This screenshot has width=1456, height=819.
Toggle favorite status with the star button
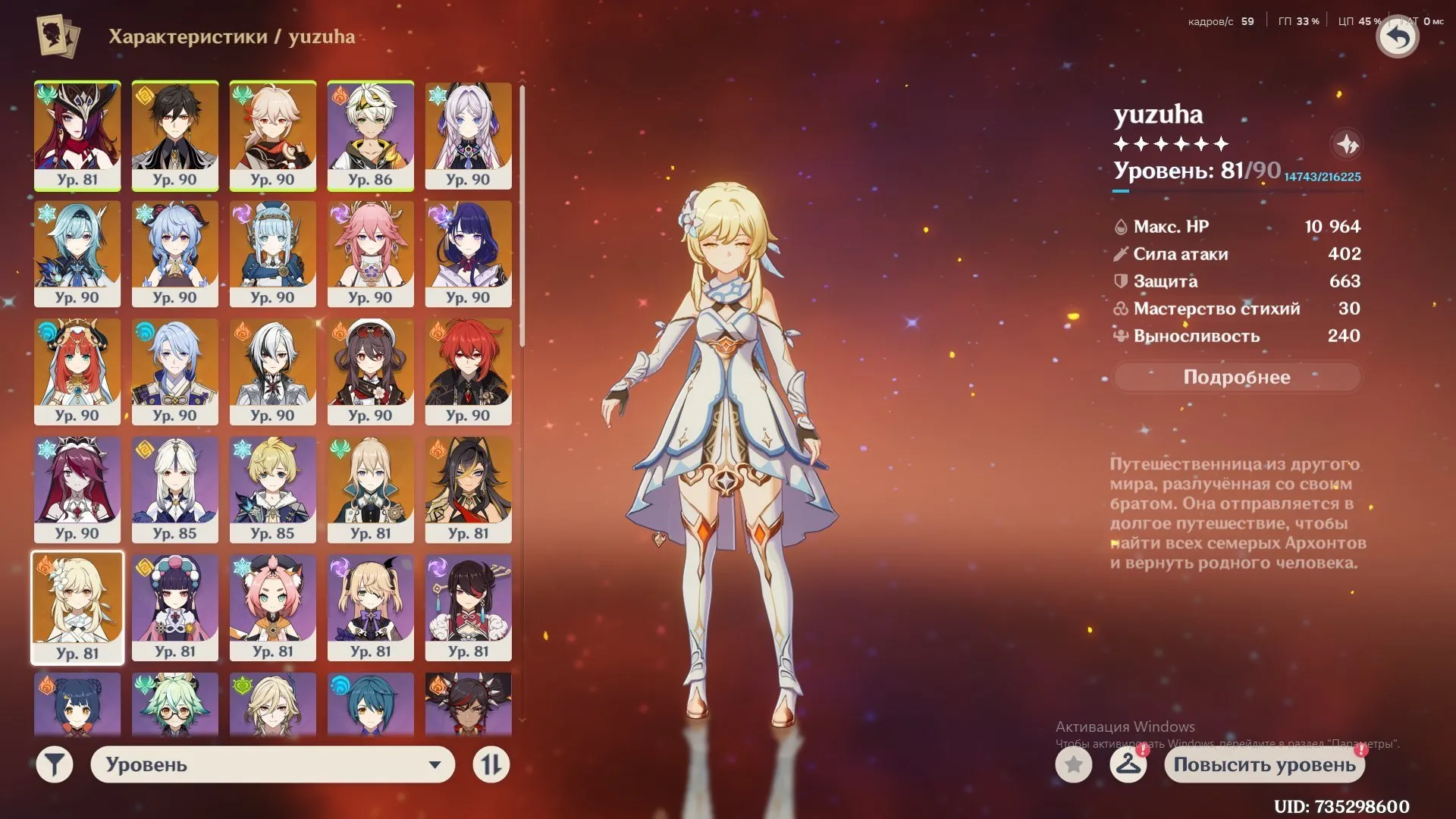point(1072,765)
